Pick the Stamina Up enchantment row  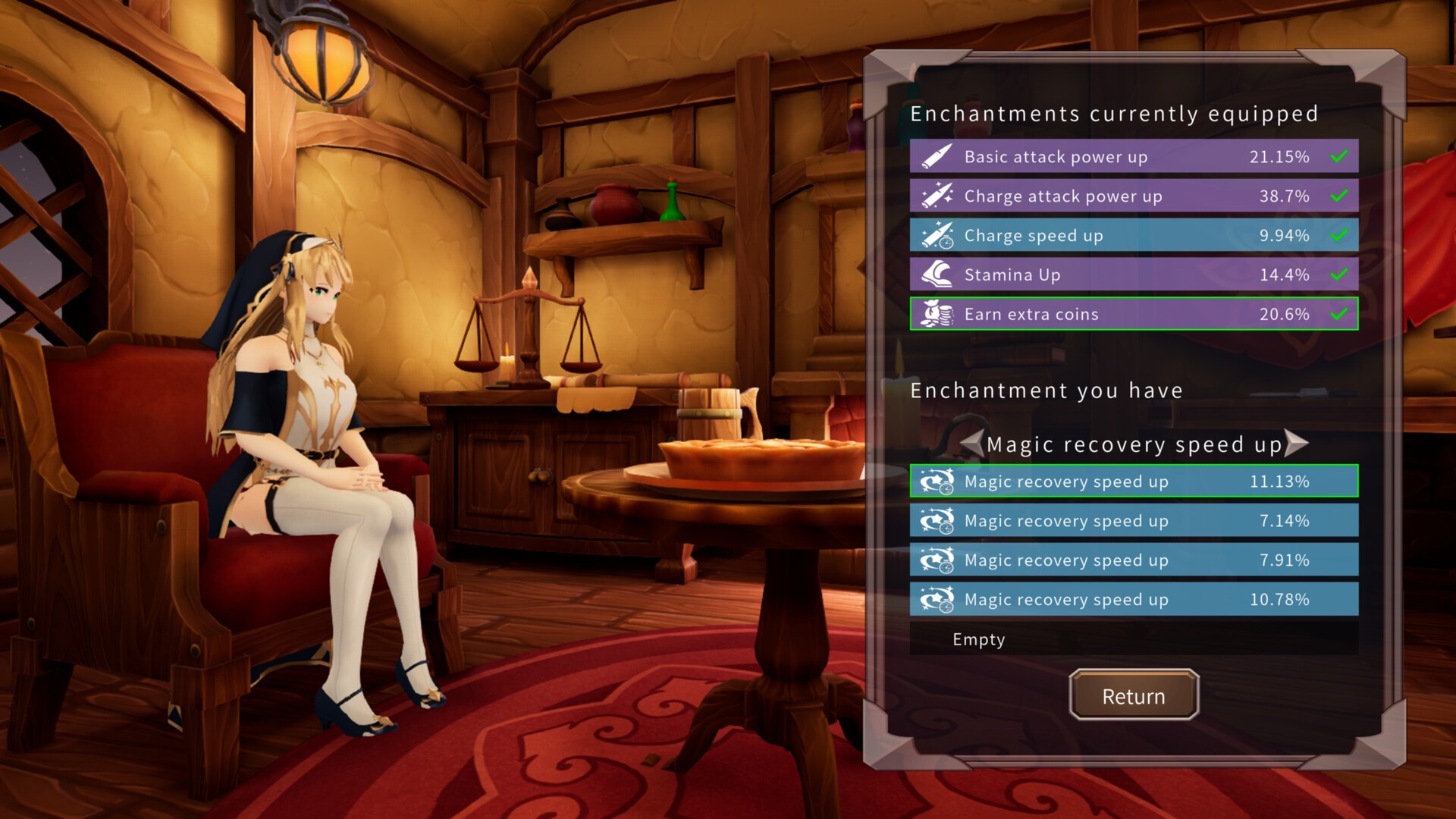1133,275
